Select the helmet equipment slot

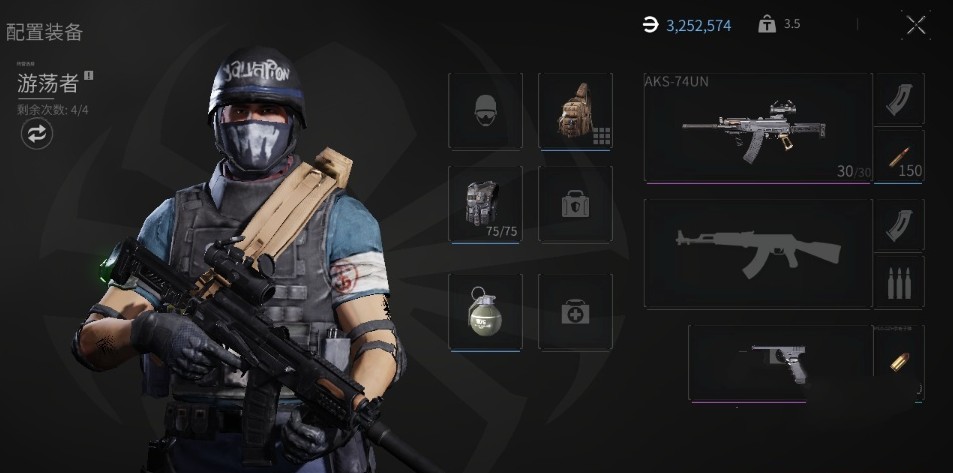485,111
